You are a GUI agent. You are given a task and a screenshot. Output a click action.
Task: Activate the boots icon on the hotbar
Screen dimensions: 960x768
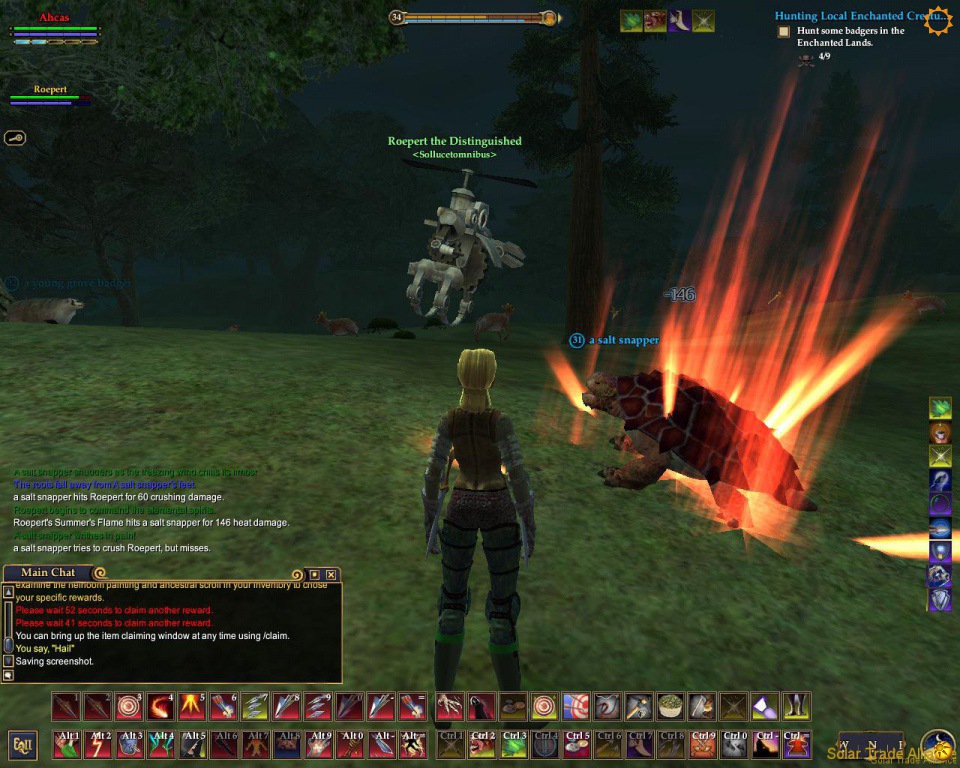796,706
